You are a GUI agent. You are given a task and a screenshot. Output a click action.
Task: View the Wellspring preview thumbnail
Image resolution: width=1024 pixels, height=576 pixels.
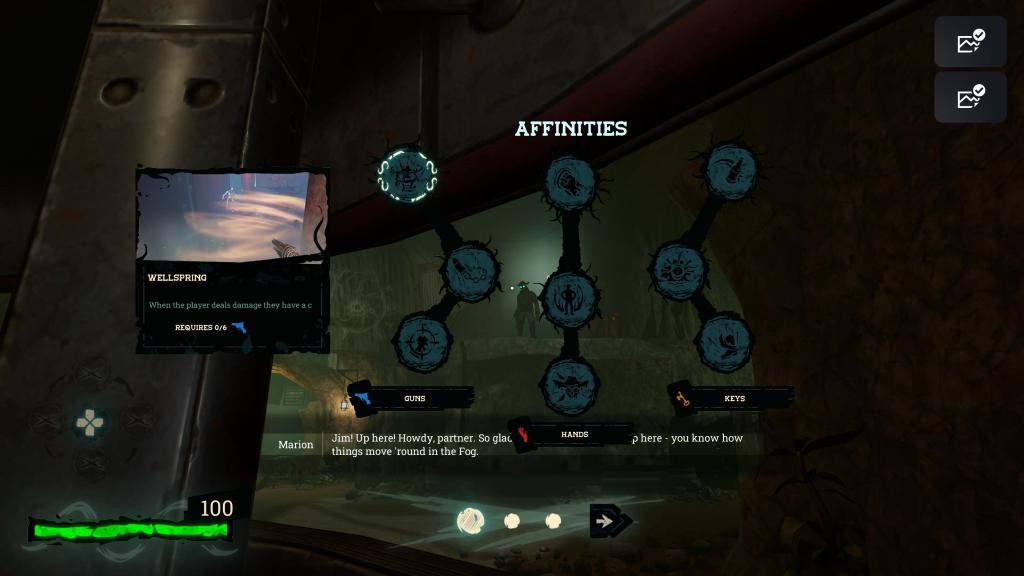click(233, 215)
